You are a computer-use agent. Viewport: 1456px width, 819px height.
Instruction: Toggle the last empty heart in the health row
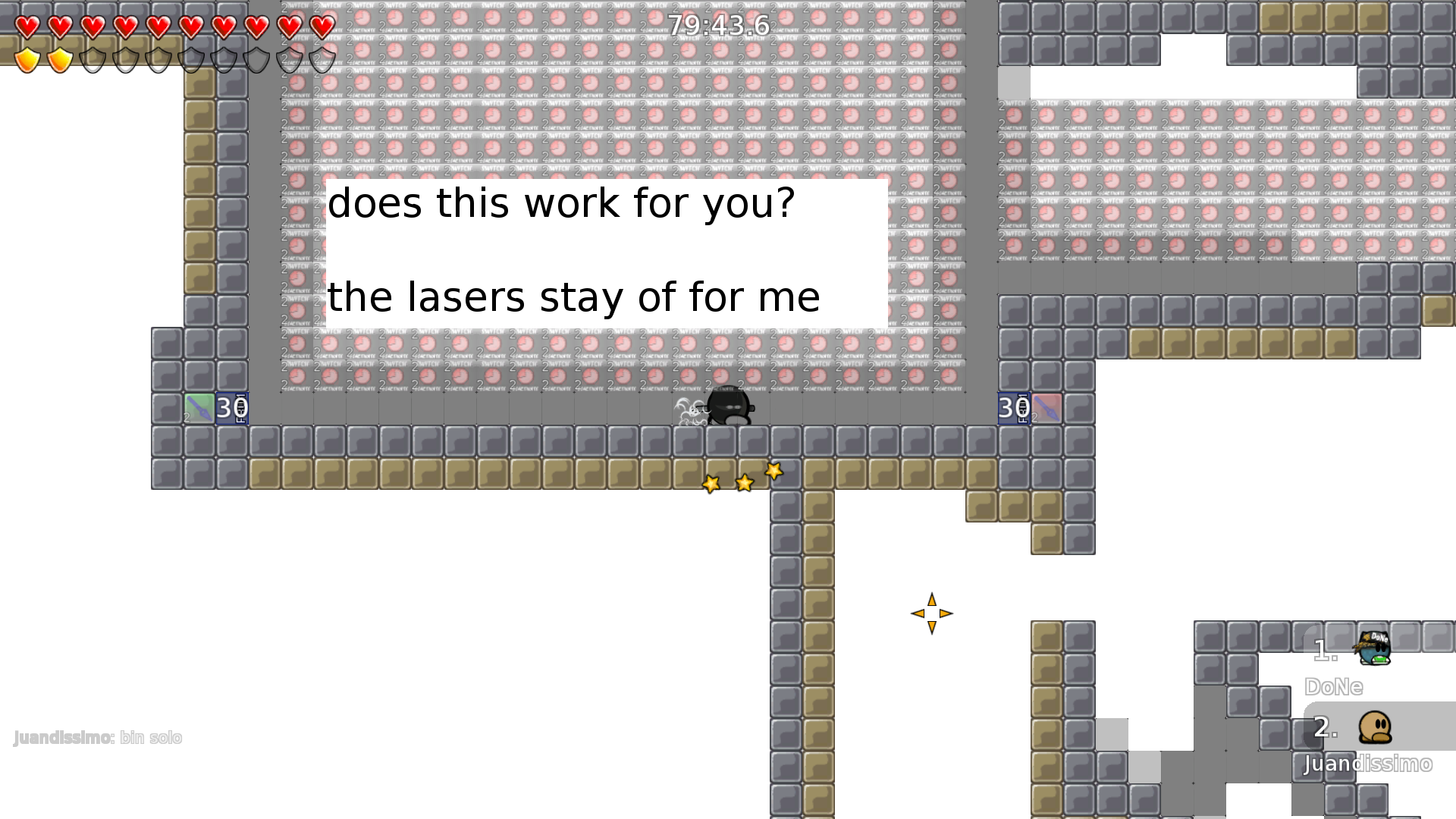pos(319,28)
